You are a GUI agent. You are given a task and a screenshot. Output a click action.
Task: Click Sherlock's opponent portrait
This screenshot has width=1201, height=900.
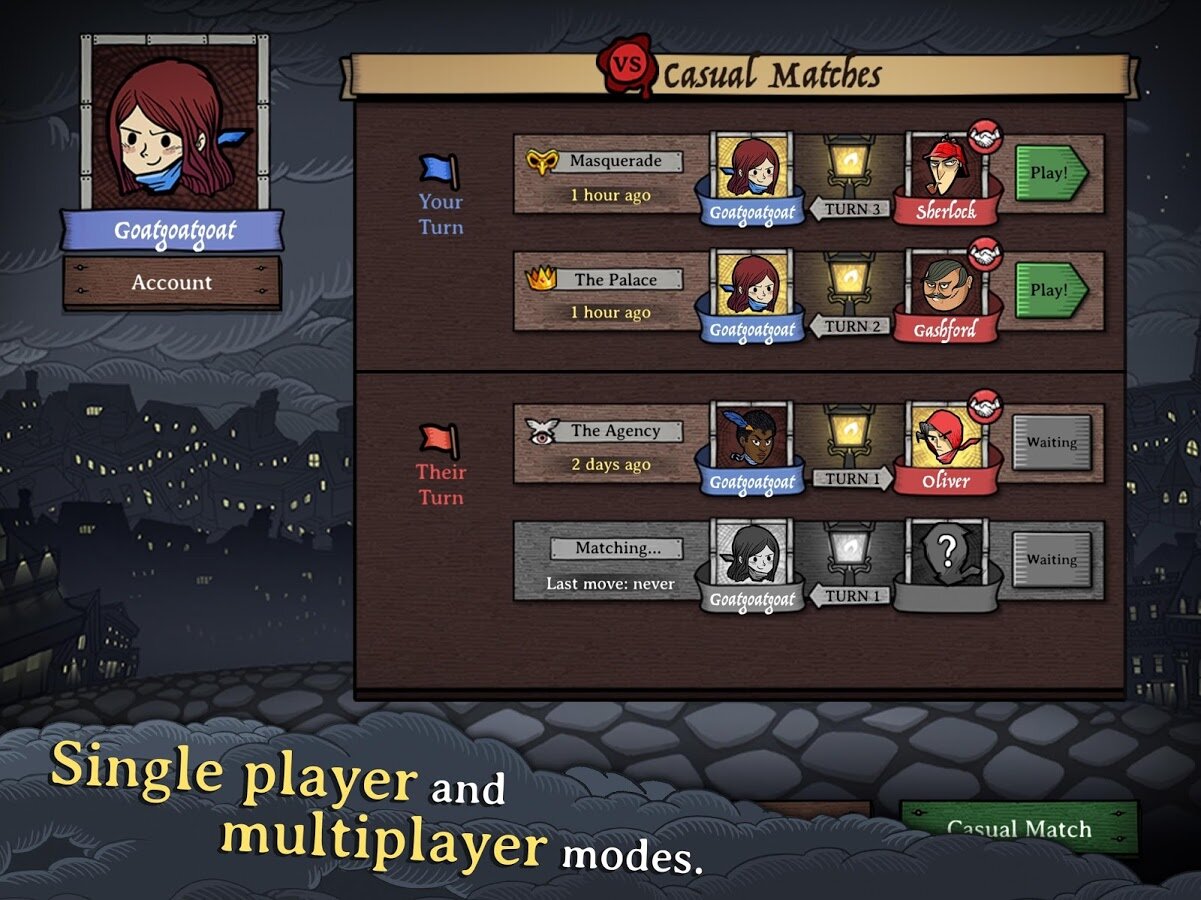(945, 167)
